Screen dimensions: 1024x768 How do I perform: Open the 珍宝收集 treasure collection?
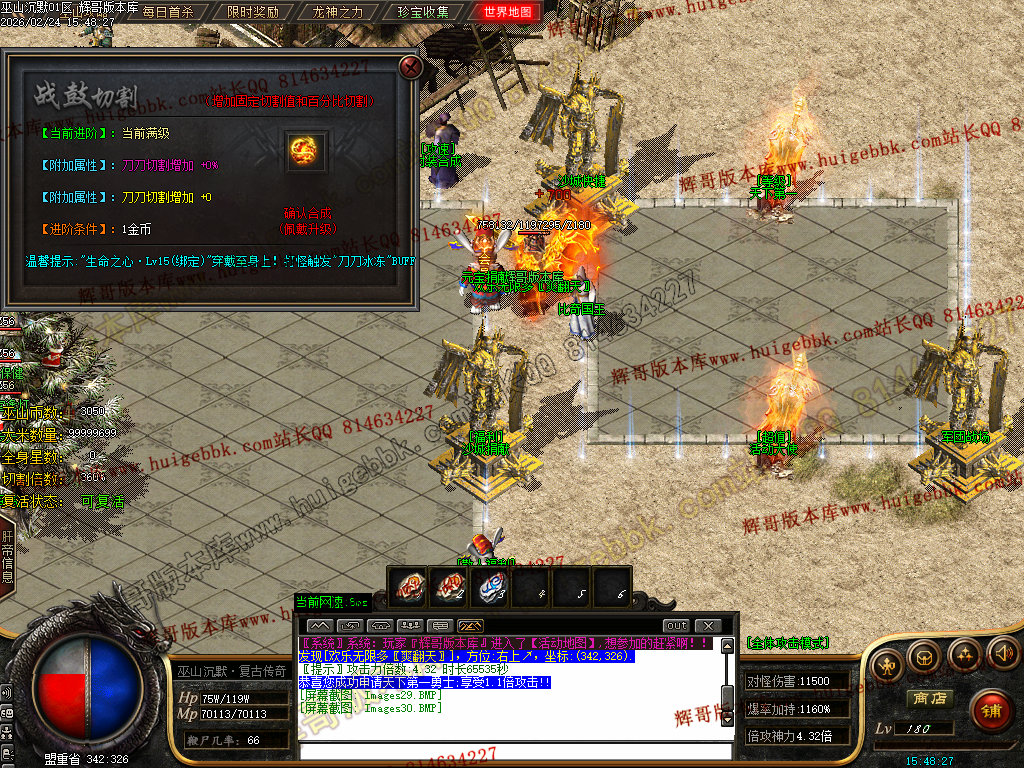pyautogui.click(x=423, y=13)
